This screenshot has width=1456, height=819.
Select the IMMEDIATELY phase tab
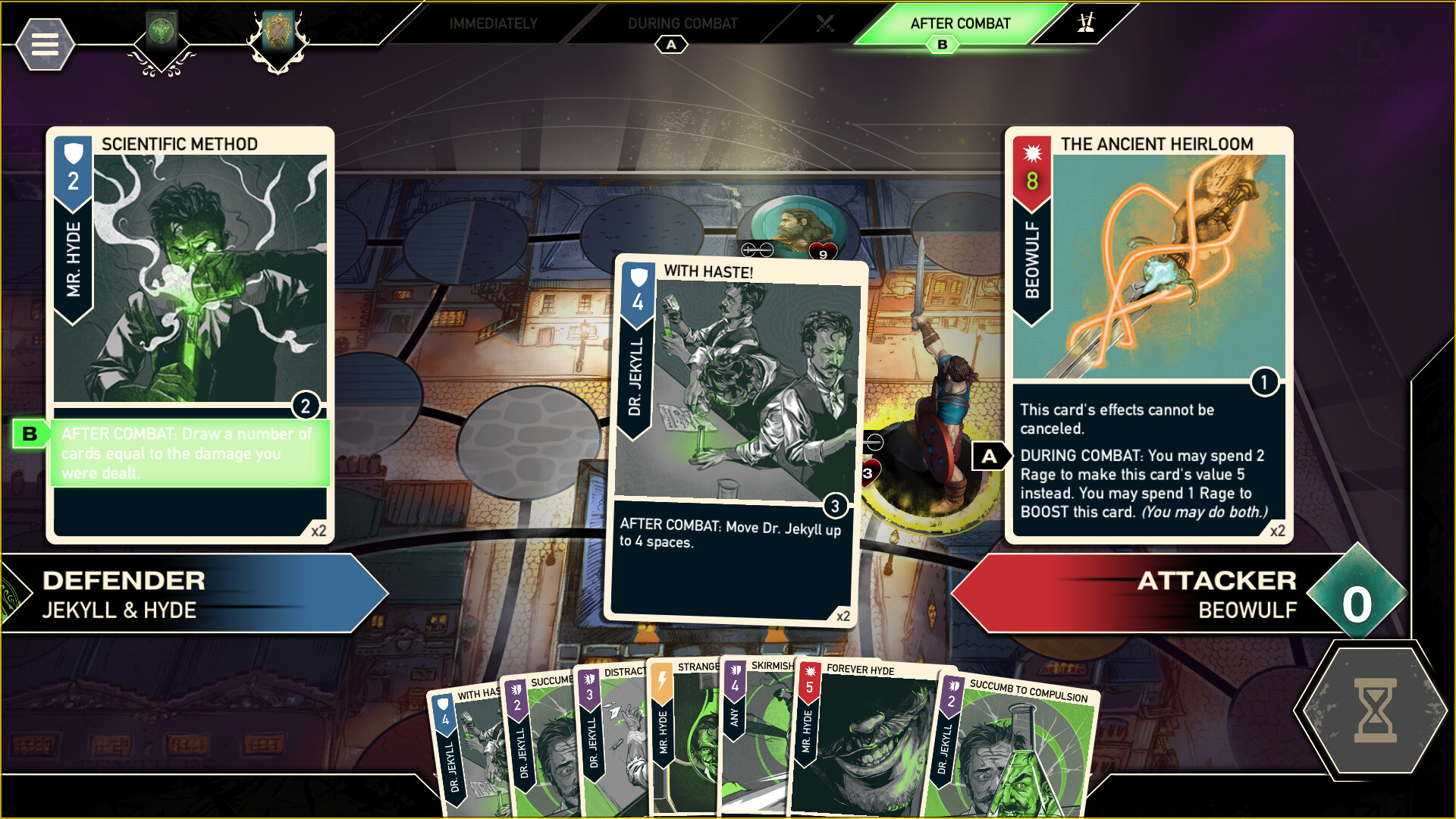point(494,23)
